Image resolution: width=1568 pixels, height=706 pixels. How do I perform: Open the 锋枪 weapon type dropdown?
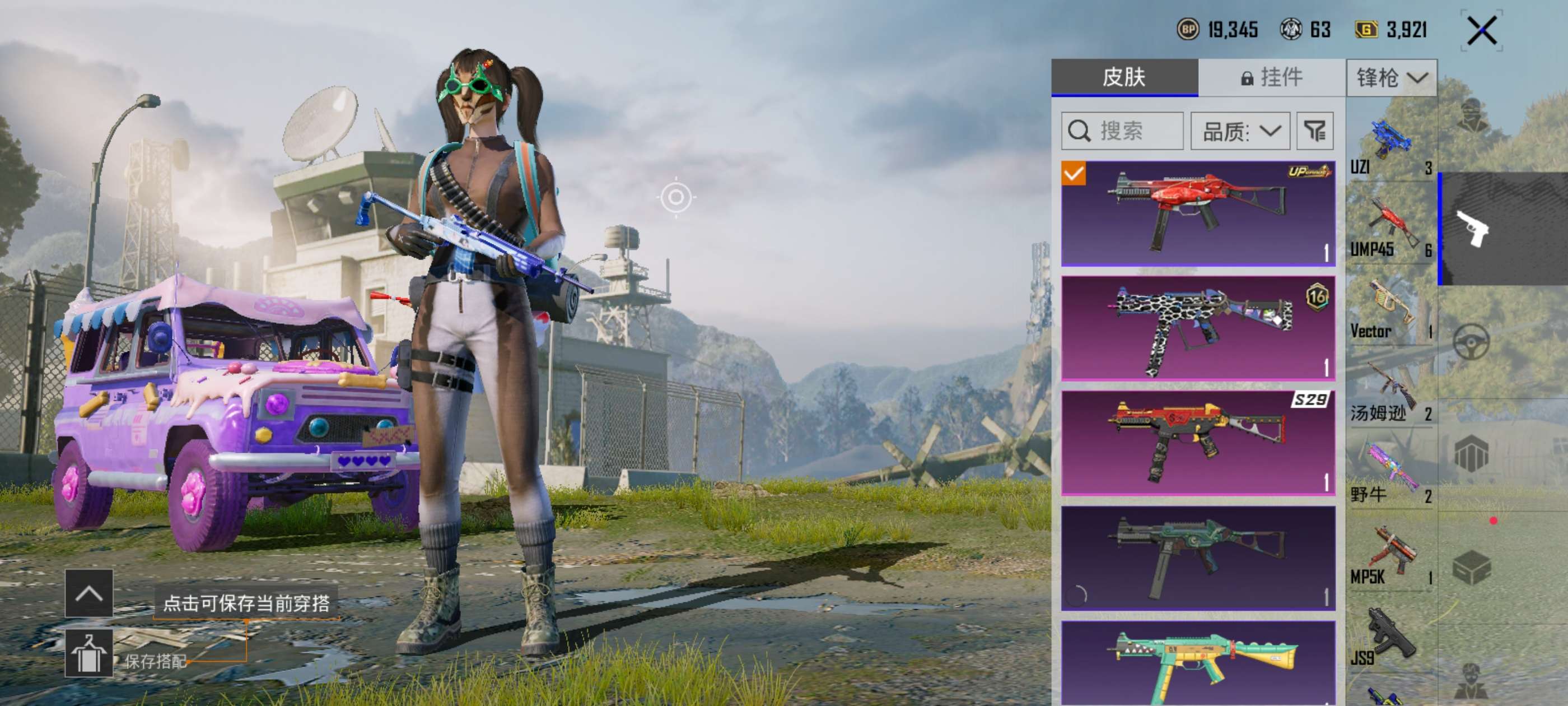[x=1392, y=78]
